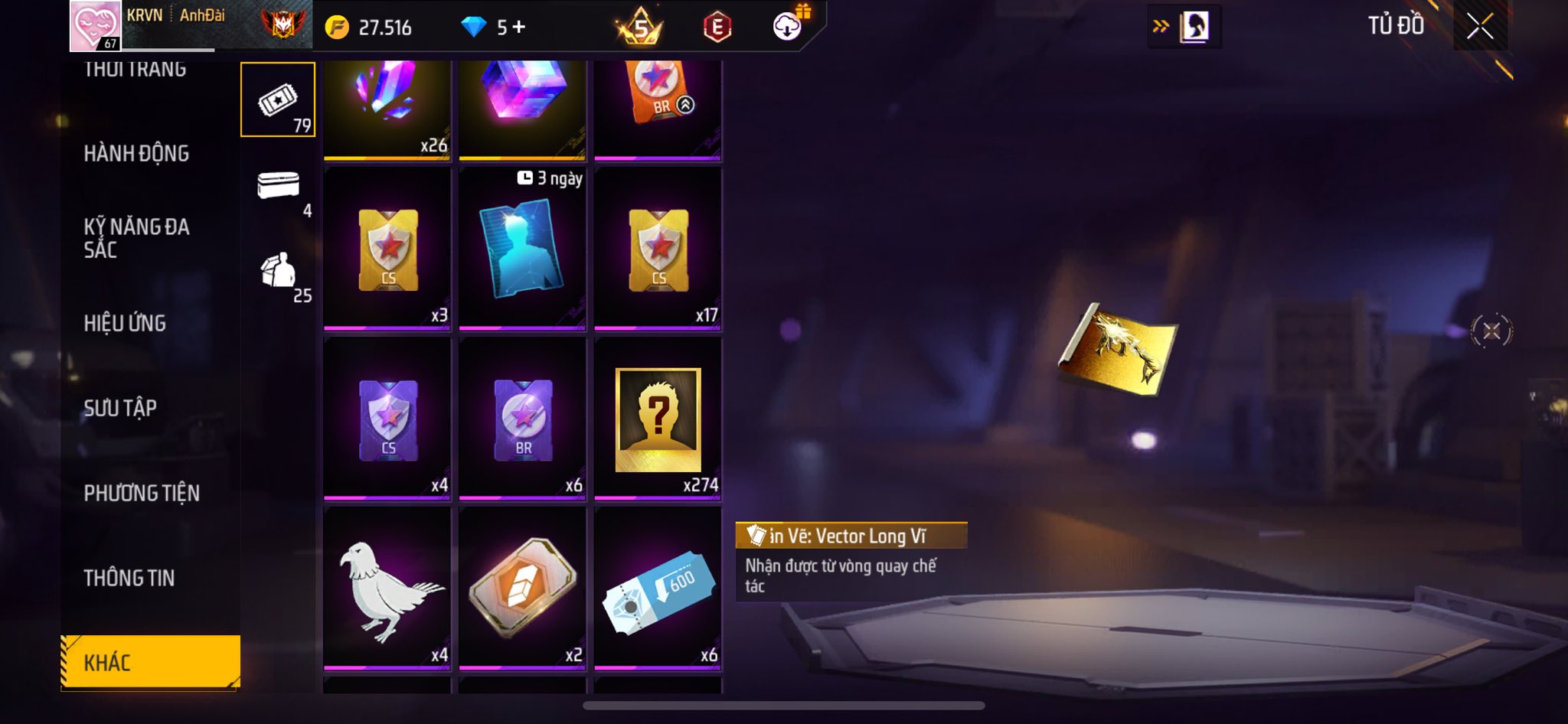Open the Sưu Tập category
Viewport: 1568px width, 724px height.
[x=120, y=409]
